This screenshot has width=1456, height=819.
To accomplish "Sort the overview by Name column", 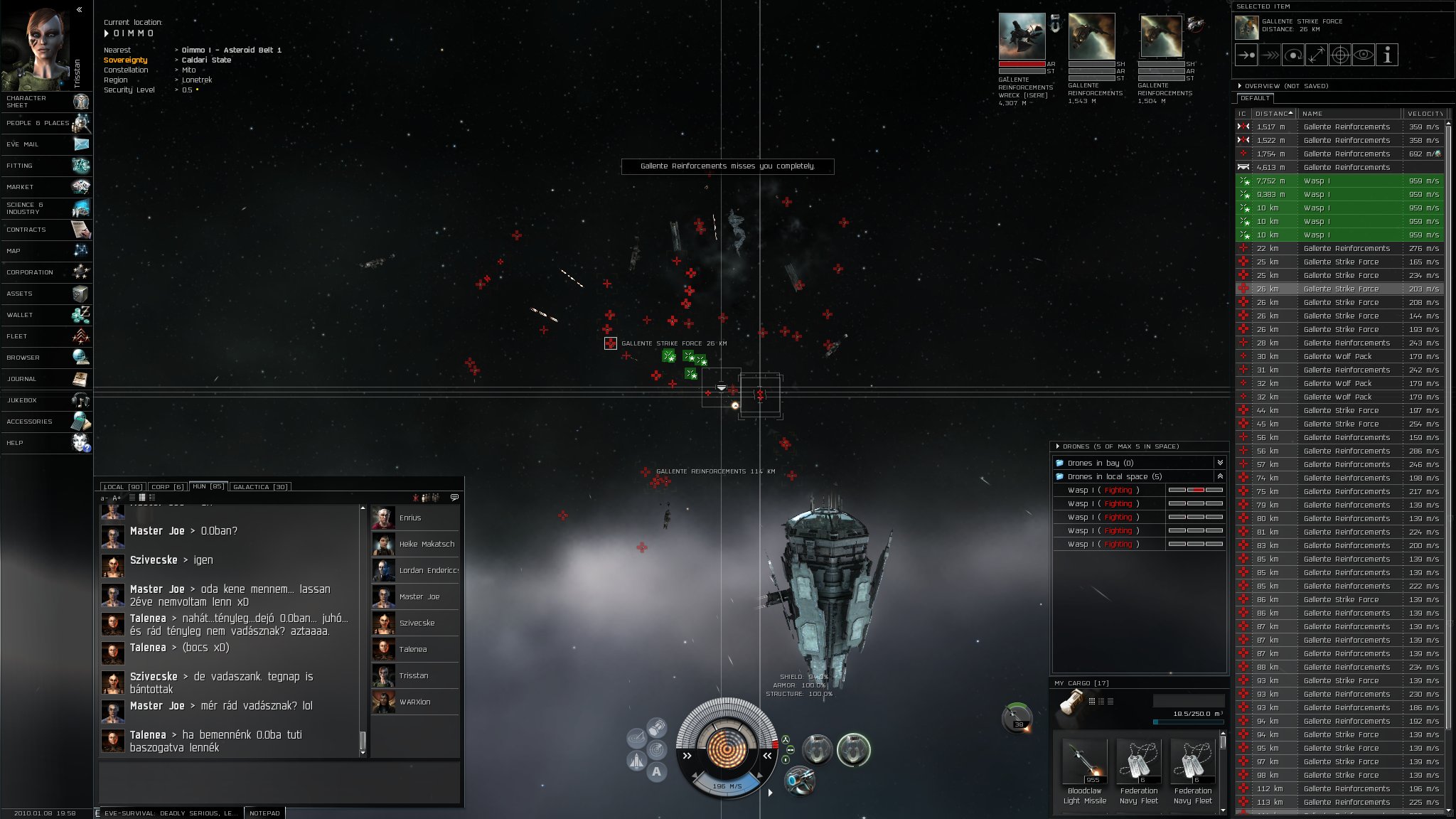I will 1347,114.
